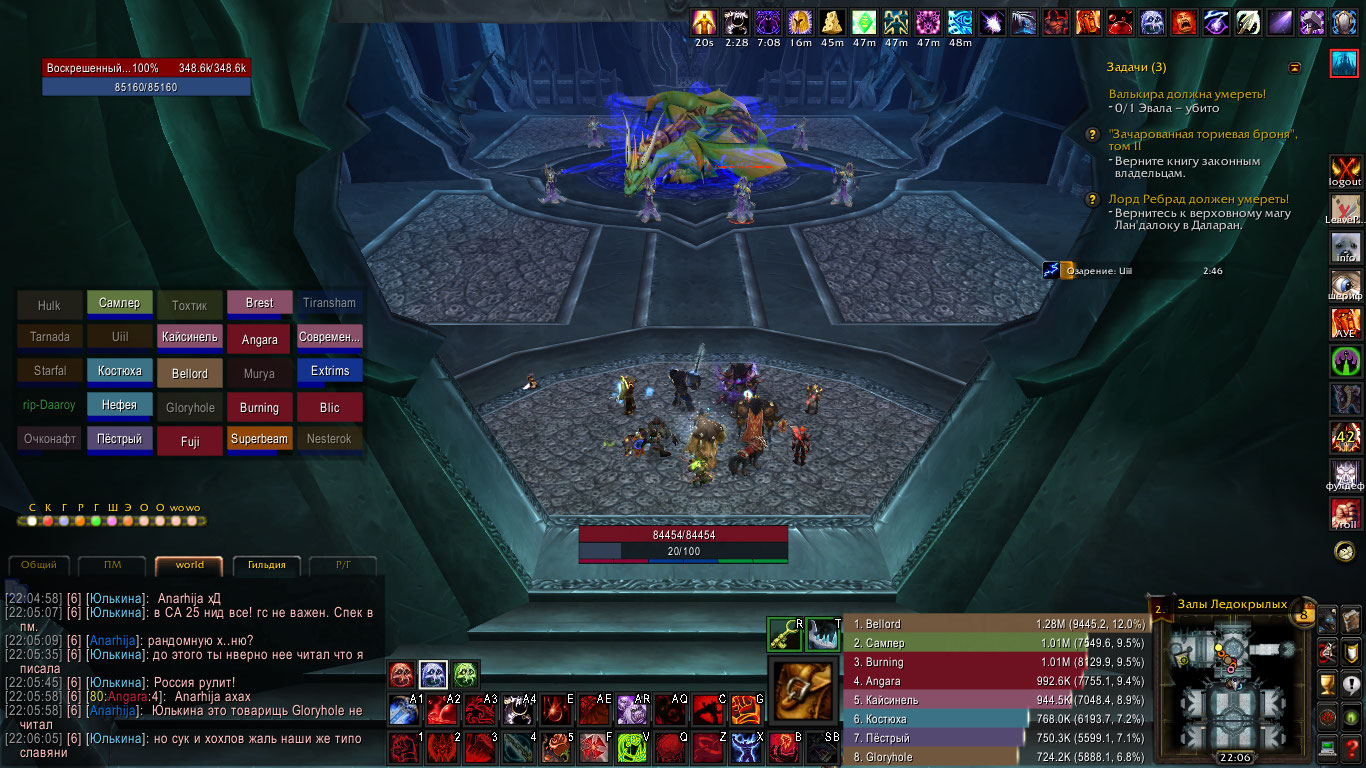Use the AVE macro button
This screenshot has height=768, width=1366.
point(1345,323)
